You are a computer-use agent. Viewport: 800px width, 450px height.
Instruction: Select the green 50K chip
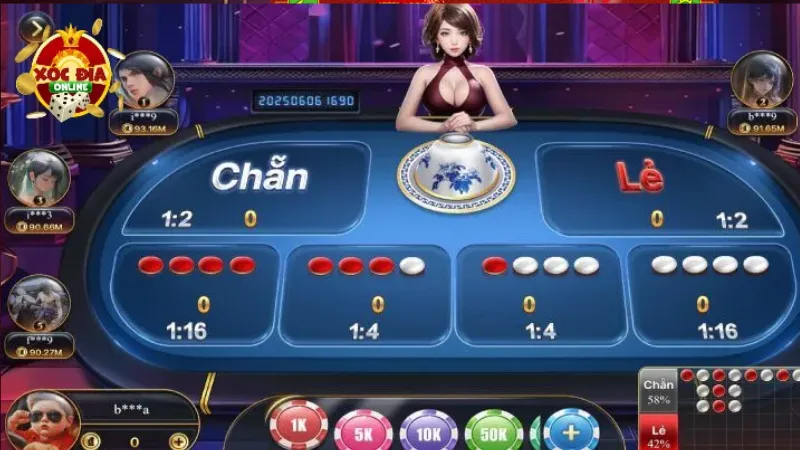tap(494, 431)
